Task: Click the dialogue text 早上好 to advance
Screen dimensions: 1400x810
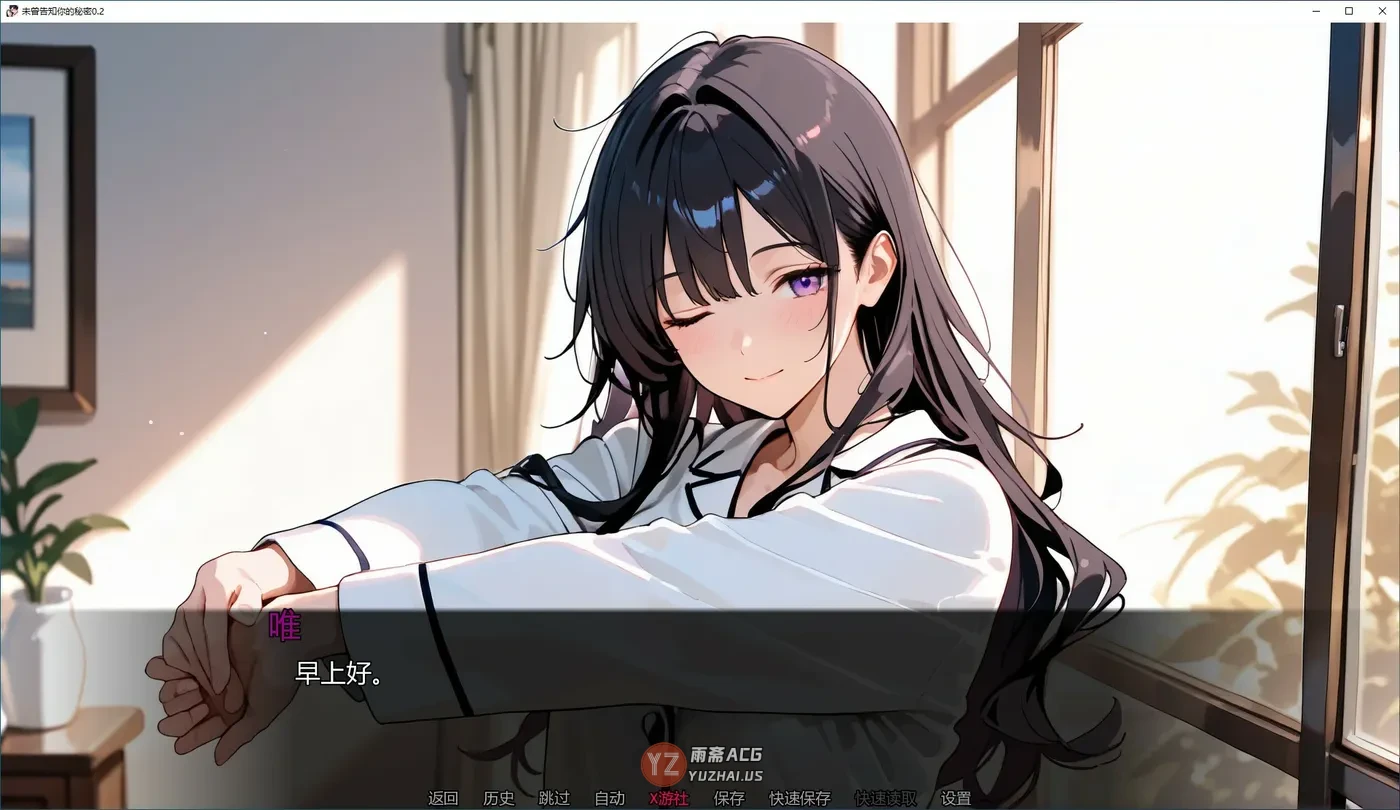Action: tap(337, 674)
